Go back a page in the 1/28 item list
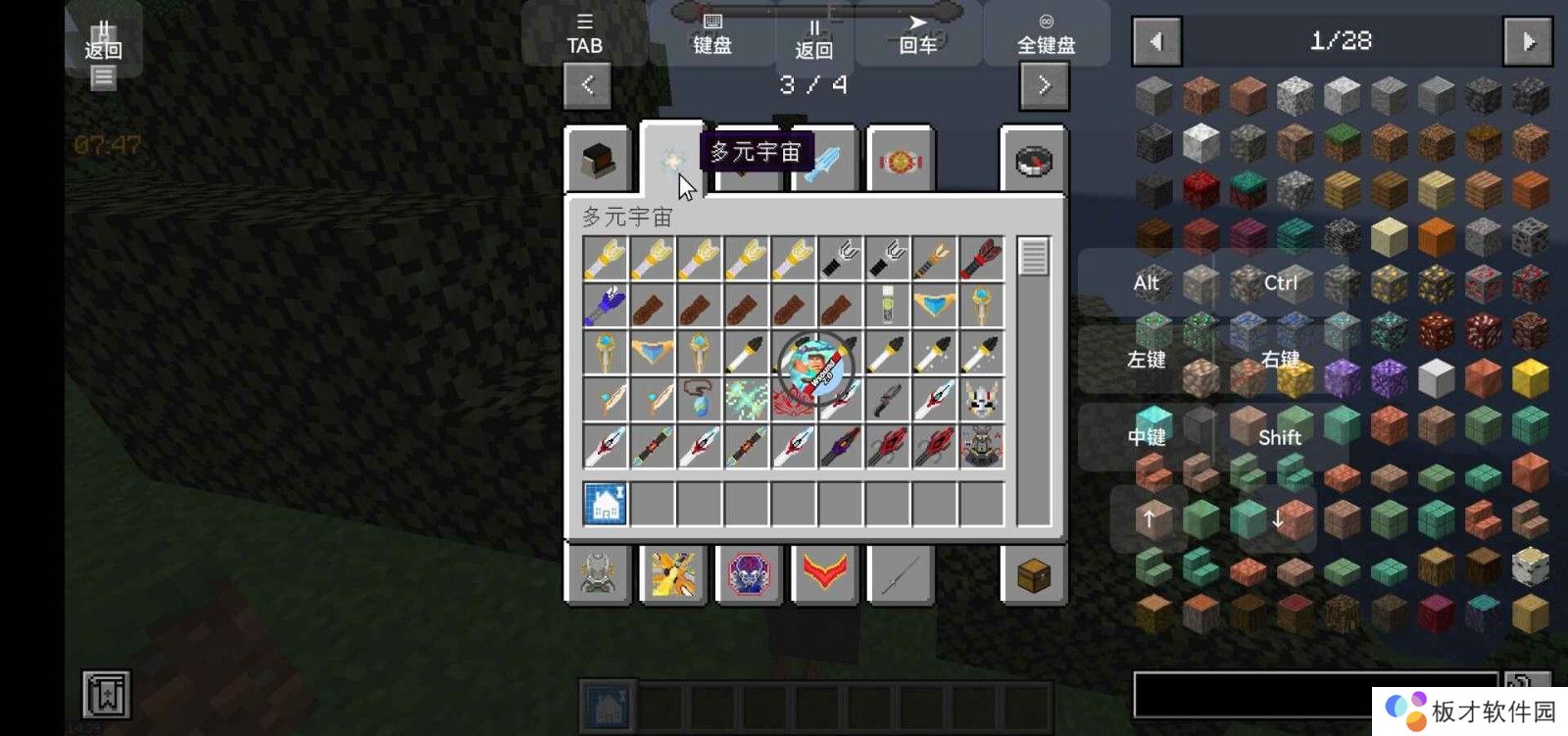This screenshot has width=1568, height=736. pyautogui.click(x=1156, y=41)
